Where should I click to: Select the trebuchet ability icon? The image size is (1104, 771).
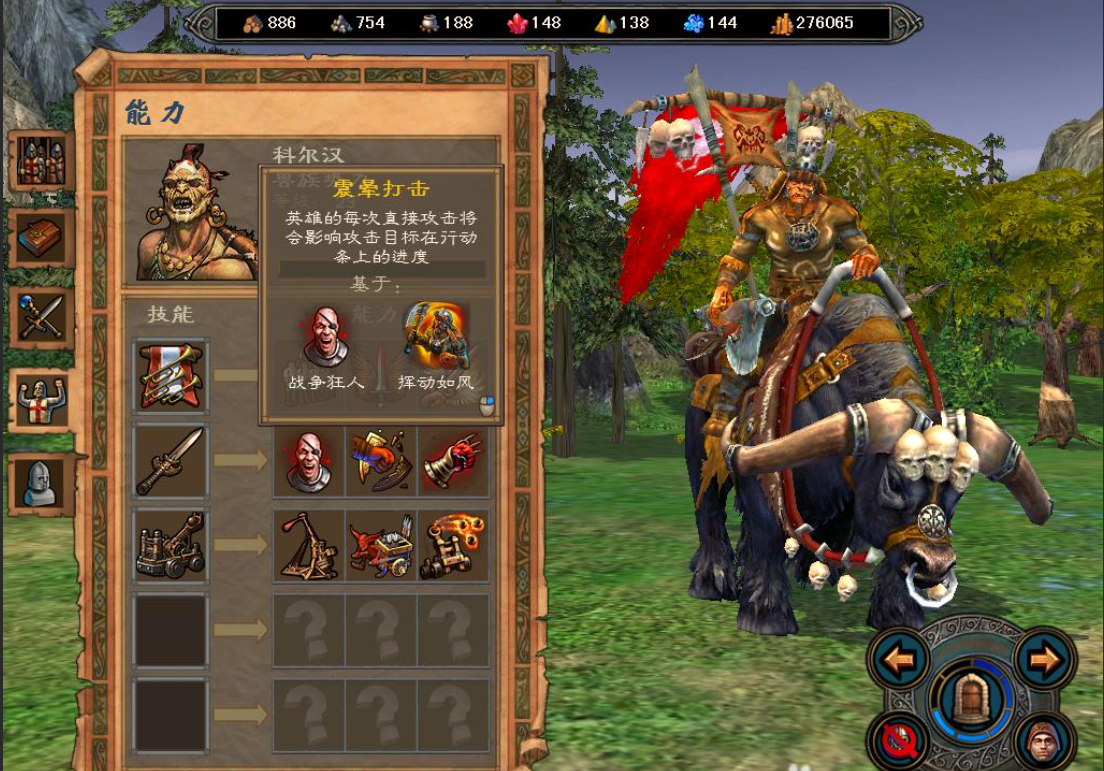(309, 546)
